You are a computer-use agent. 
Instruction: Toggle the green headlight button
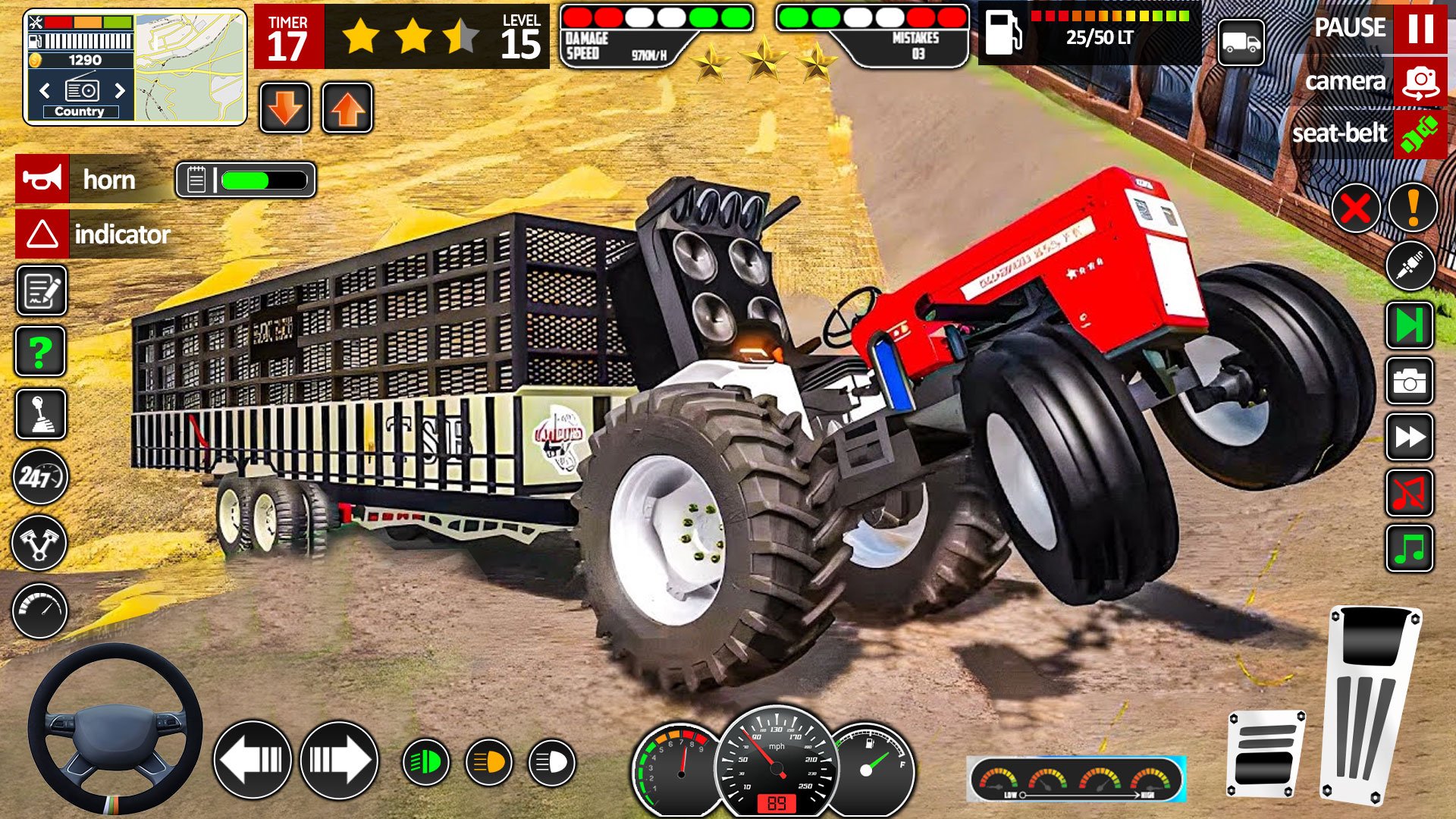[x=425, y=761]
